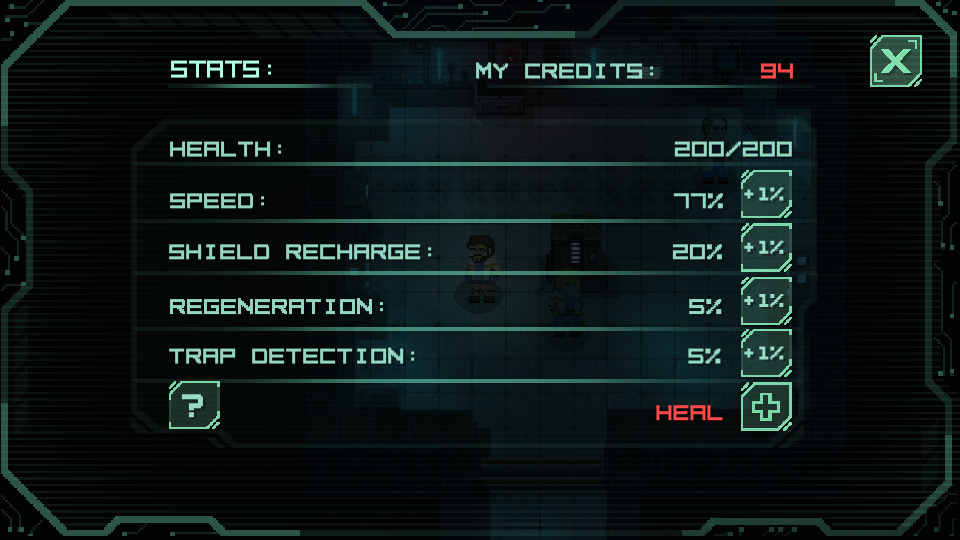Screen dimensions: 960x540
Task: Open the question mark help
Action: 194,405
